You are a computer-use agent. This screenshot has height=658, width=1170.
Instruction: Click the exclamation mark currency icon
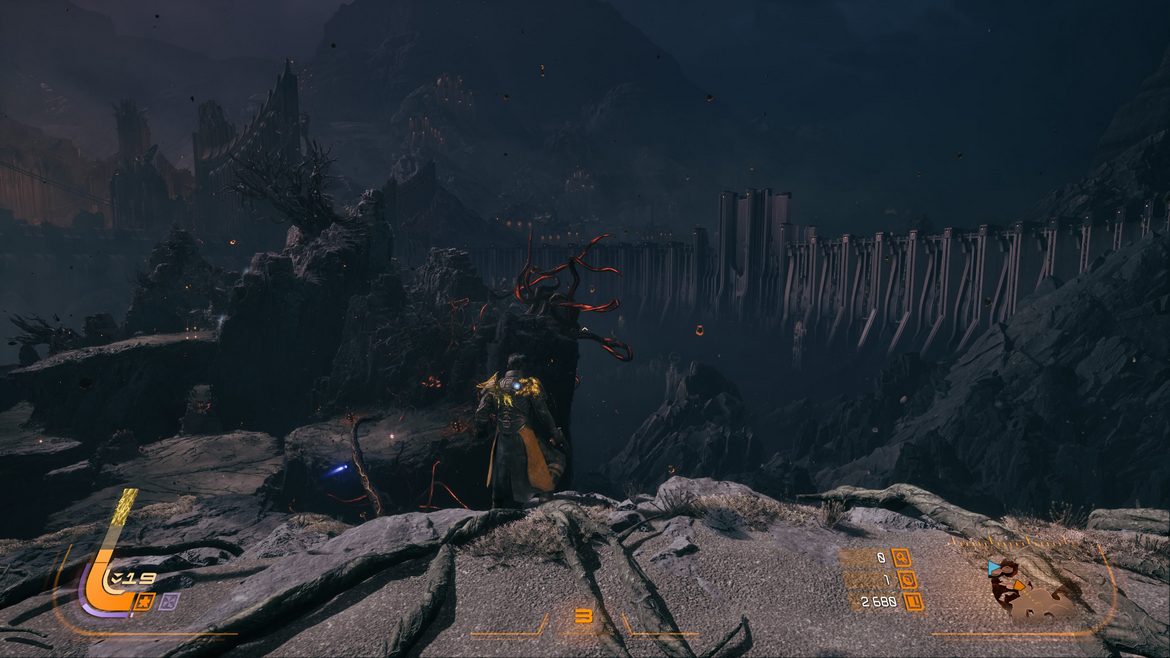913,601
